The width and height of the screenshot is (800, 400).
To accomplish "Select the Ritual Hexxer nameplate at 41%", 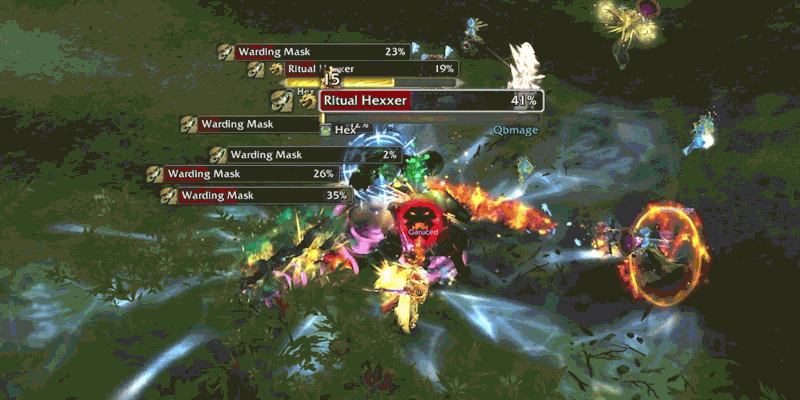I will 430,101.
